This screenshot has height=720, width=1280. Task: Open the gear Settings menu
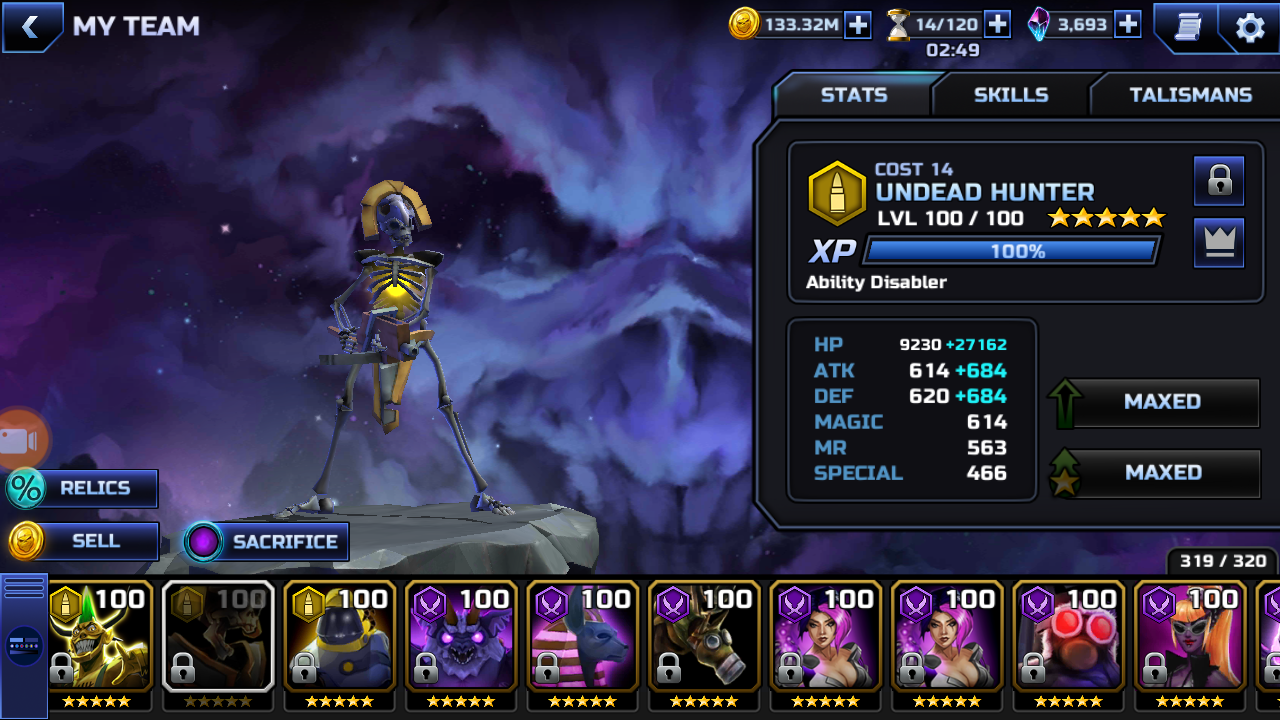[1250, 27]
